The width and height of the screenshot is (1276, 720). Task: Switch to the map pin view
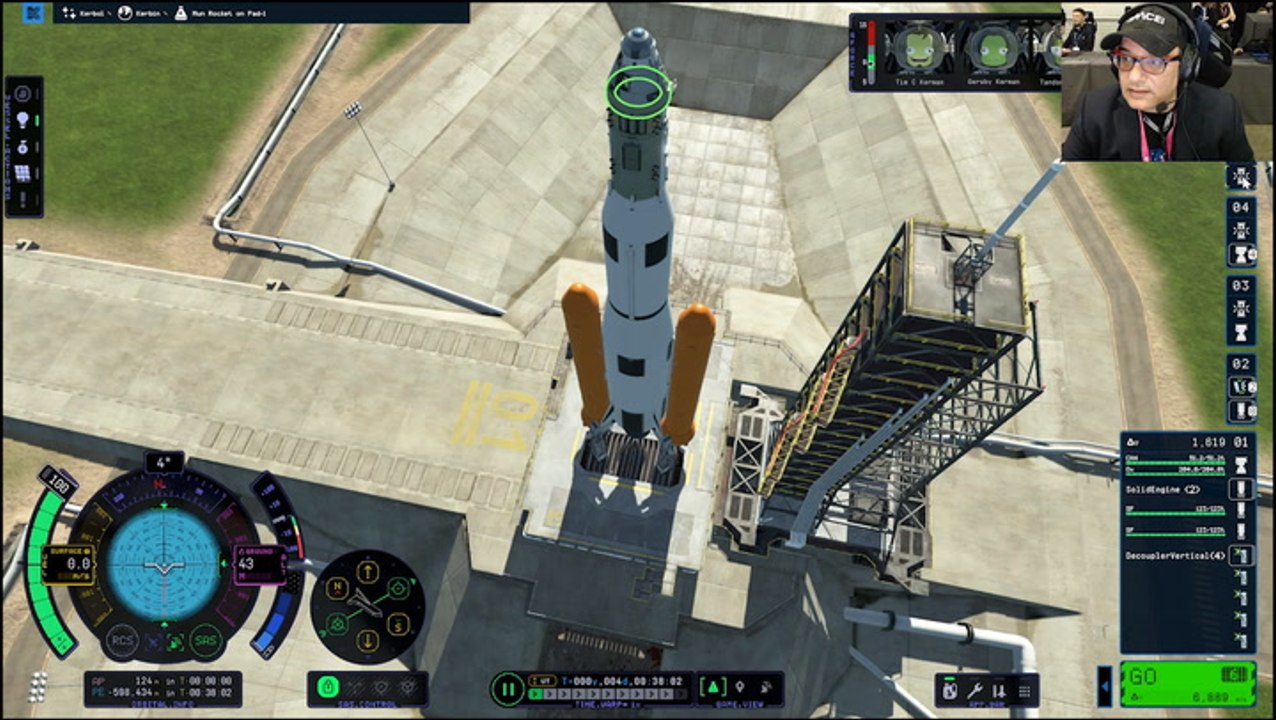(x=740, y=688)
